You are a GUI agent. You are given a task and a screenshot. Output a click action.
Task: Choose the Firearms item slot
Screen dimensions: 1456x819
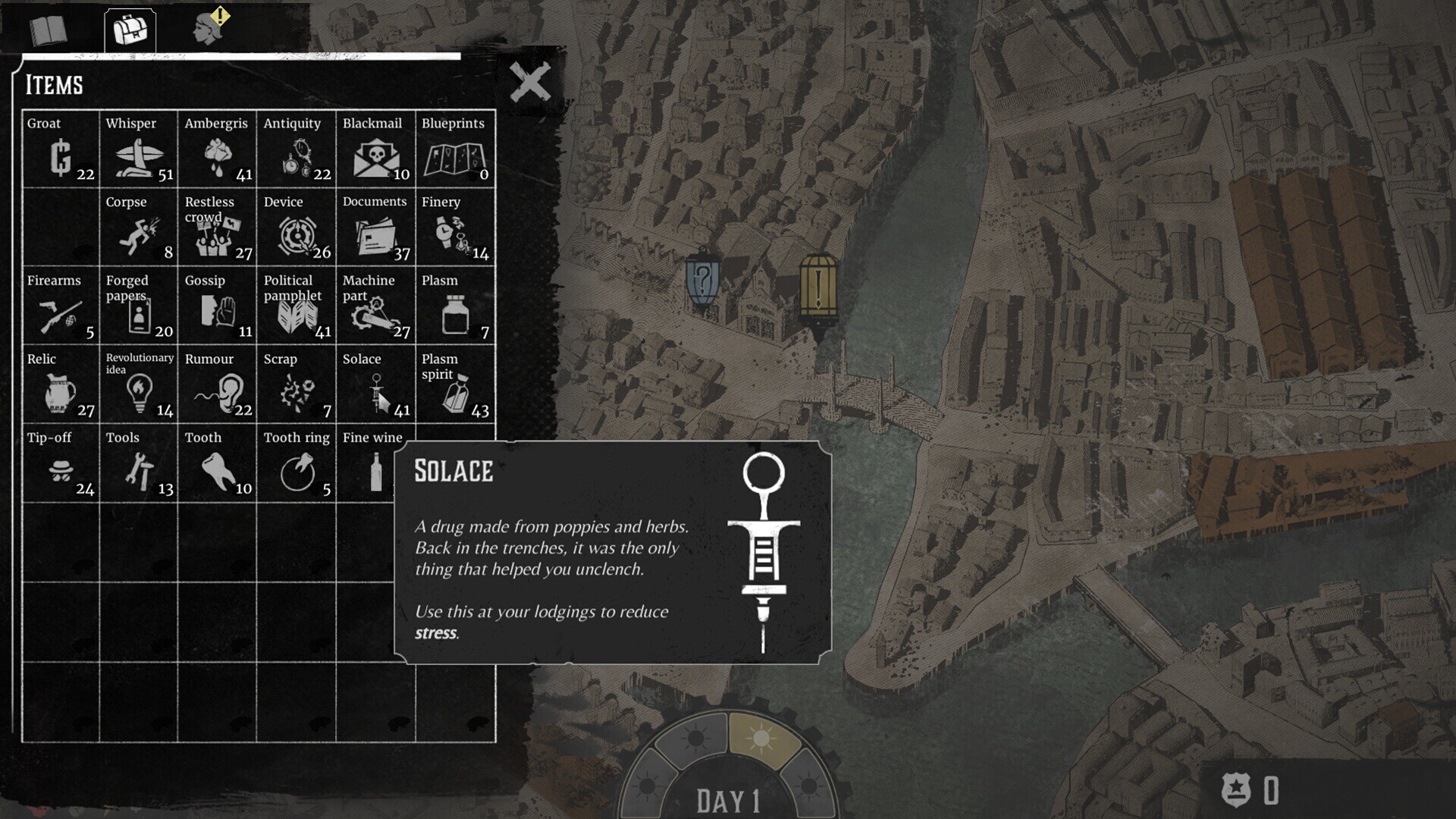(61, 306)
